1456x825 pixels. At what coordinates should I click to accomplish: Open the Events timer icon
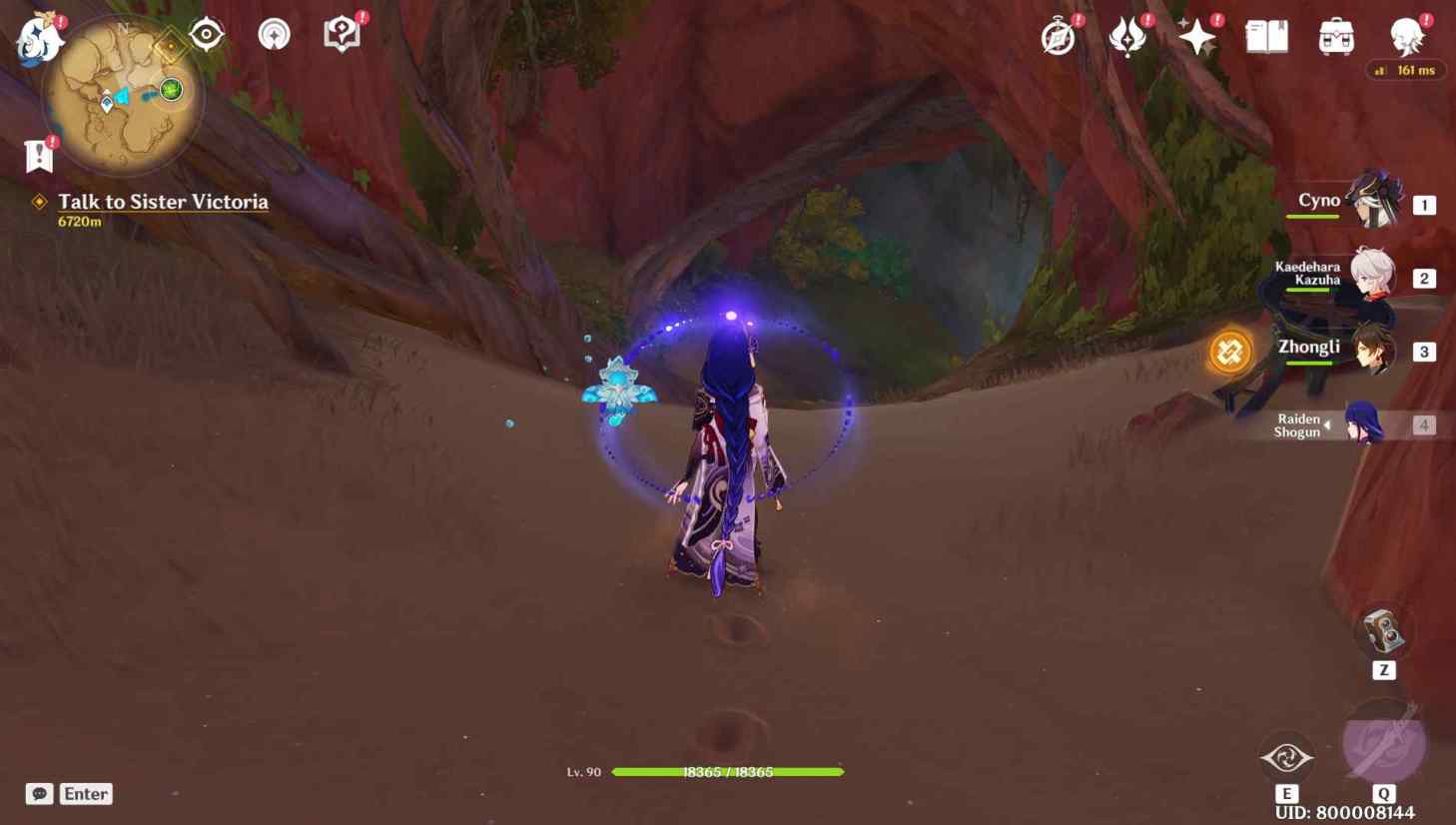(x=1057, y=35)
